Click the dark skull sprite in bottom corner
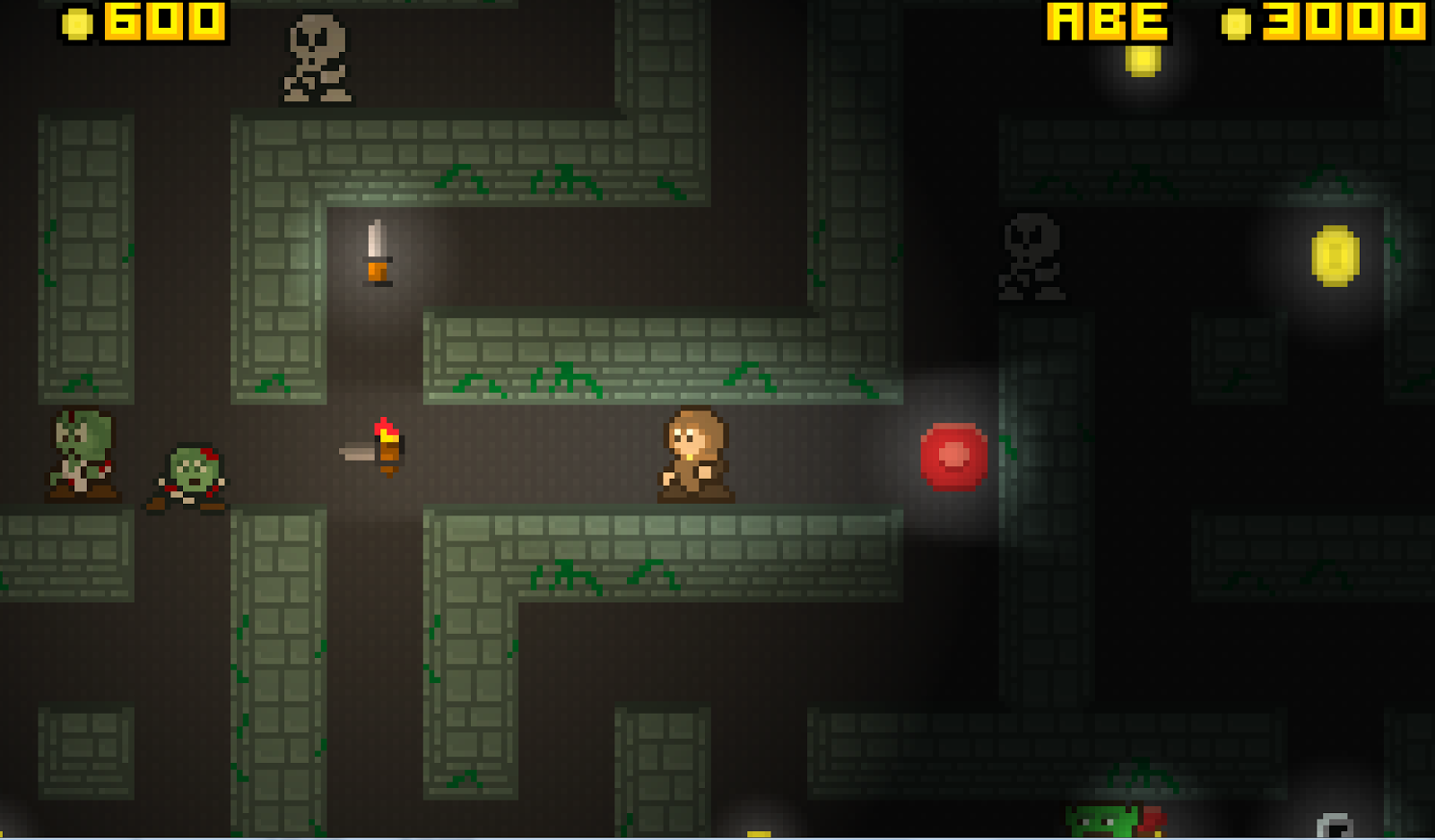This screenshot has height=840, width=1435. pos(1336,825)
